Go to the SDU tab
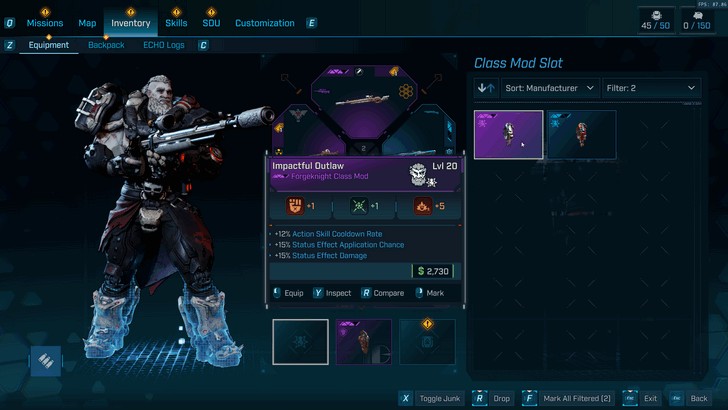The image size is (728, 410). pos(212,23)
